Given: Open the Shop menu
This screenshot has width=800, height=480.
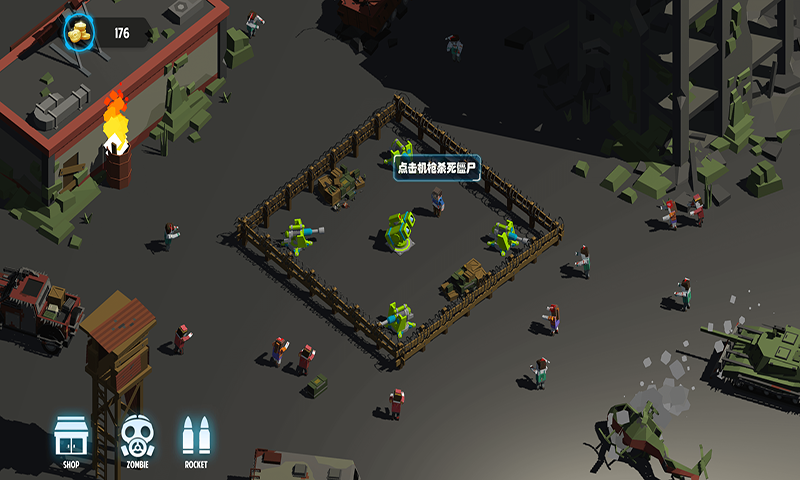Looking at the screenshot, I should [x=70, y=438].
